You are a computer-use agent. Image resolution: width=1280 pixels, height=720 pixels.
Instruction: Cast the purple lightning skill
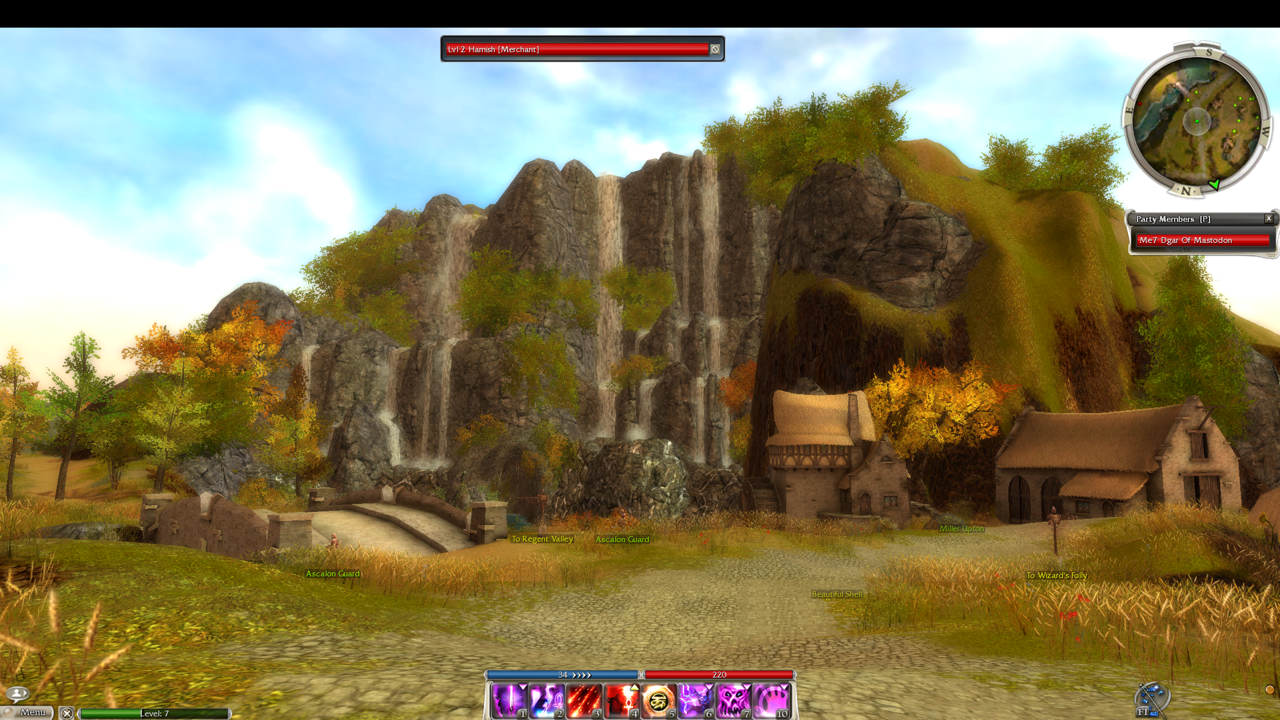(x=696, y=700)
